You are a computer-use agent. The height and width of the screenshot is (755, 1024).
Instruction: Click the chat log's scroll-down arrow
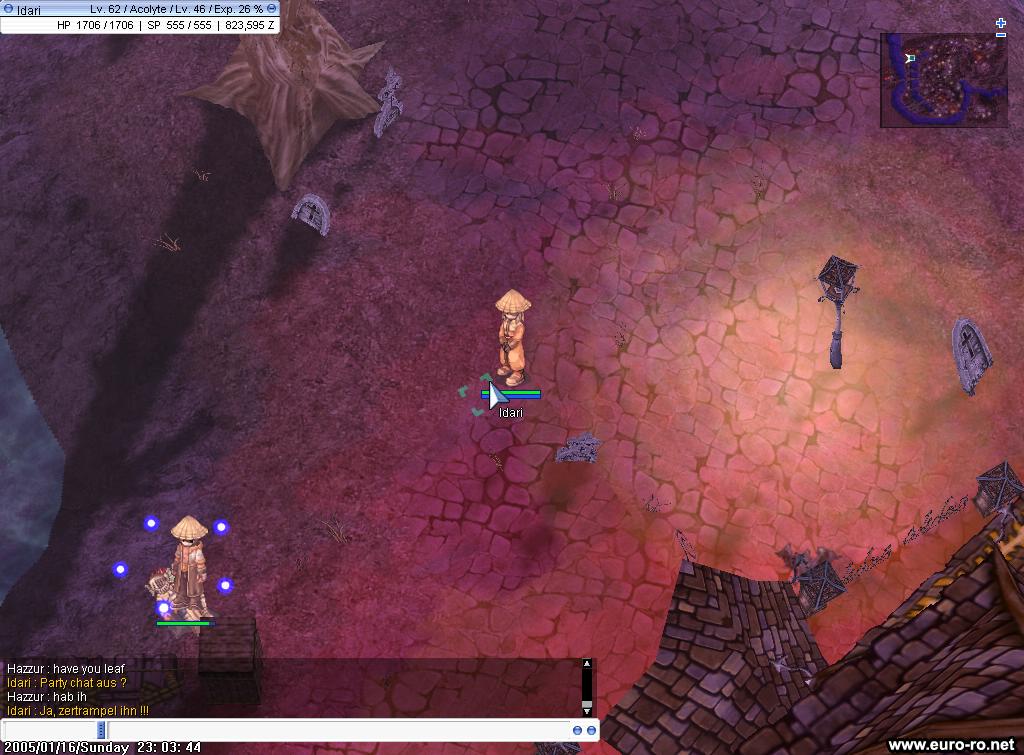[x=587, y=710]
